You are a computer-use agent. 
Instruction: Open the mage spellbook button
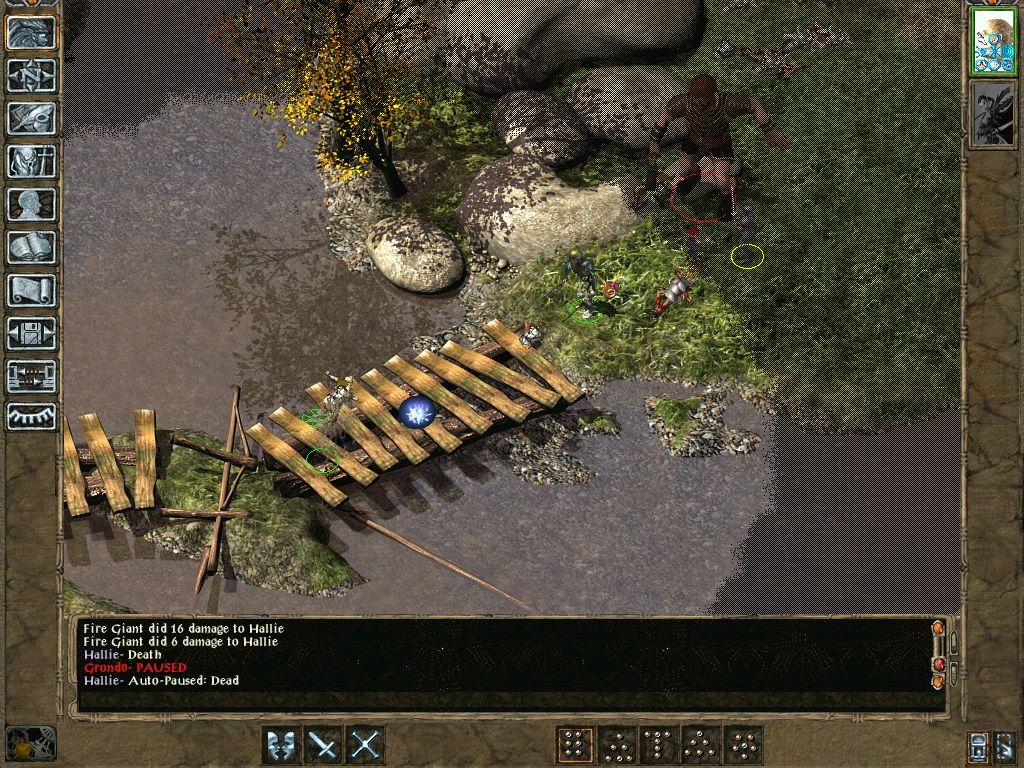[31, 247]
